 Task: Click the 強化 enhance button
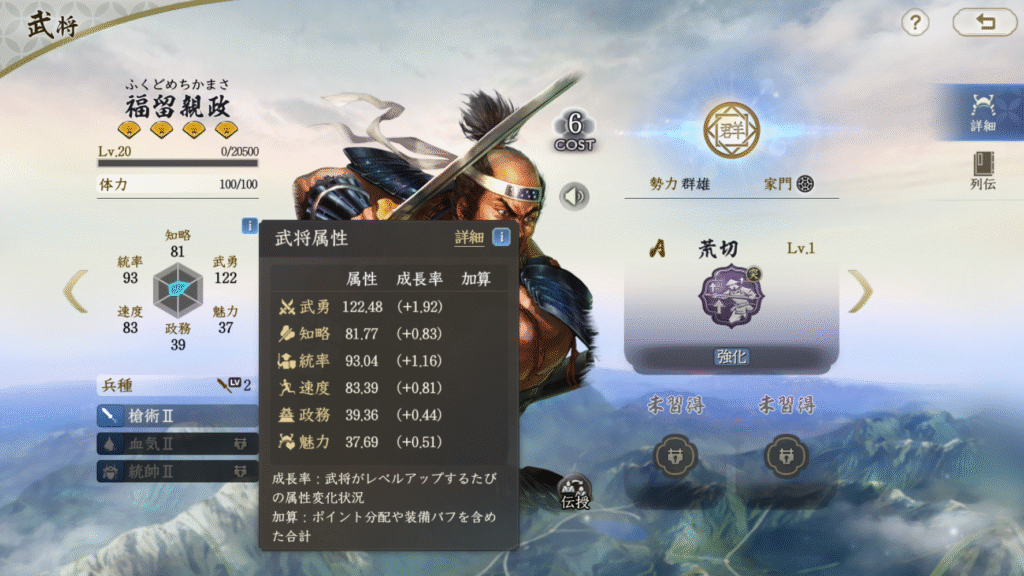(x=731, y=357)
